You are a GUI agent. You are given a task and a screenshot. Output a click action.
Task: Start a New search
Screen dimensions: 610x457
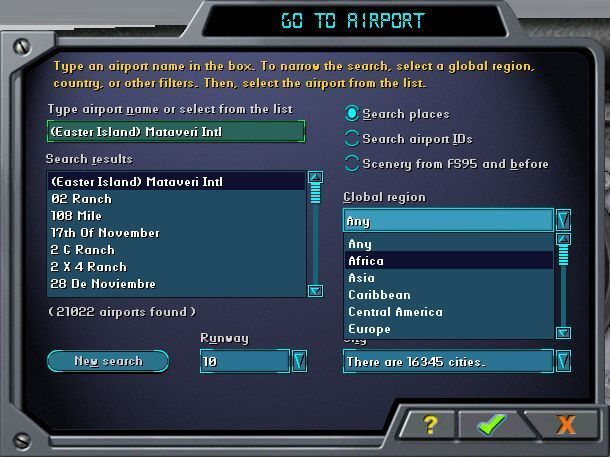pos(108,361)
